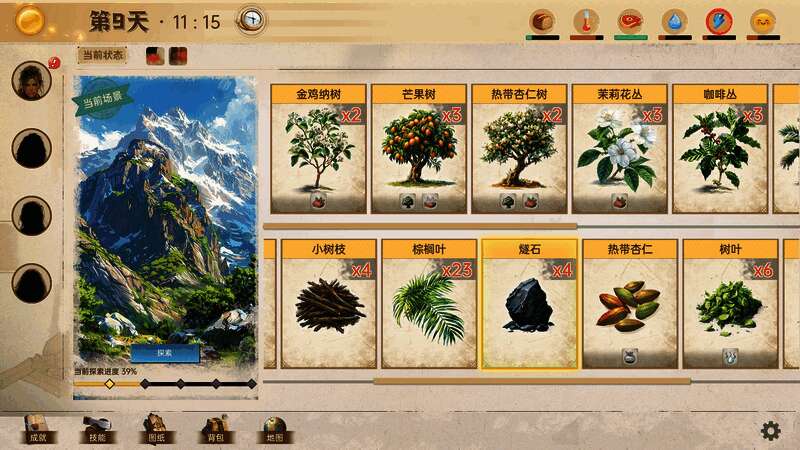The image size is (800, 450).
Task: Open the 成就 achievements menu
Action: [x=37, y=429]
